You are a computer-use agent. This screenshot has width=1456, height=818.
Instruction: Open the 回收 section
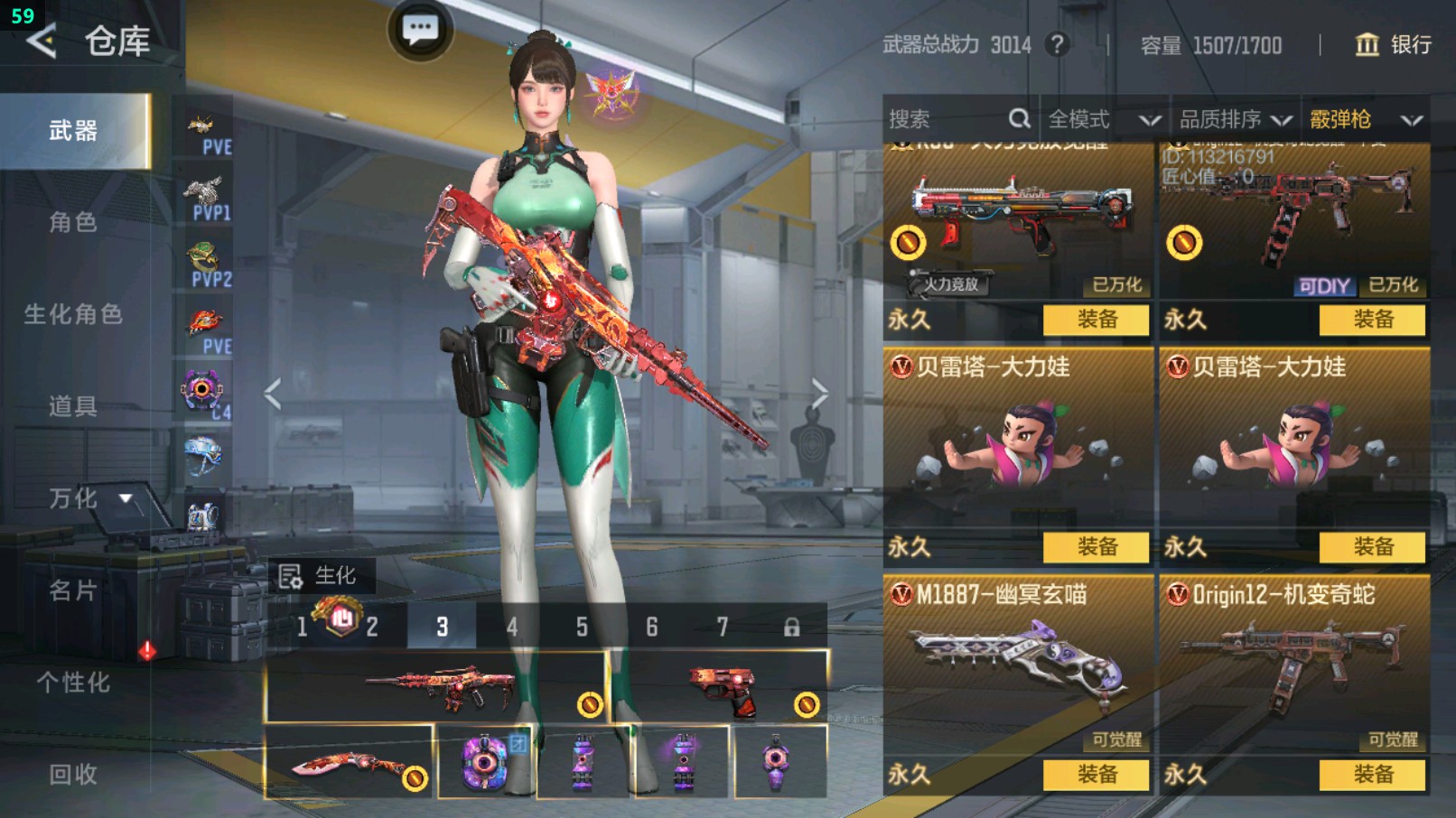coord(74,774)
